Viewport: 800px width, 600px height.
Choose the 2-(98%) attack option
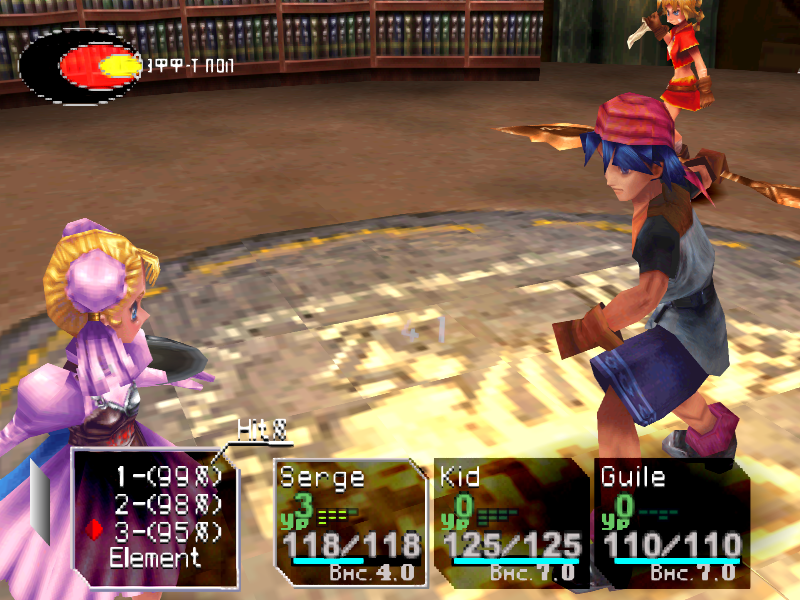point(165,504)
